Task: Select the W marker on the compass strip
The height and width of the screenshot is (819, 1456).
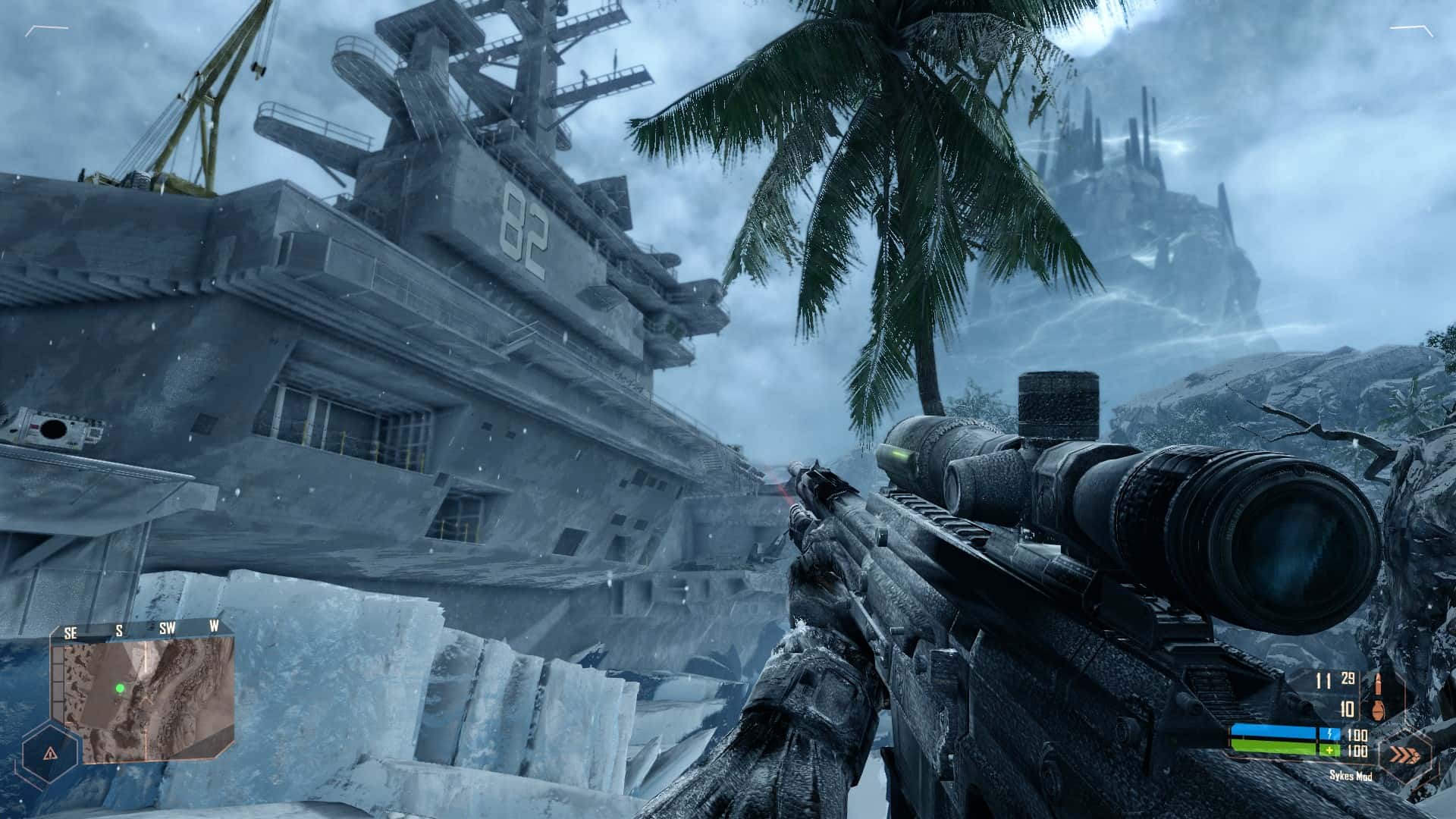Action: pos(215,626)
